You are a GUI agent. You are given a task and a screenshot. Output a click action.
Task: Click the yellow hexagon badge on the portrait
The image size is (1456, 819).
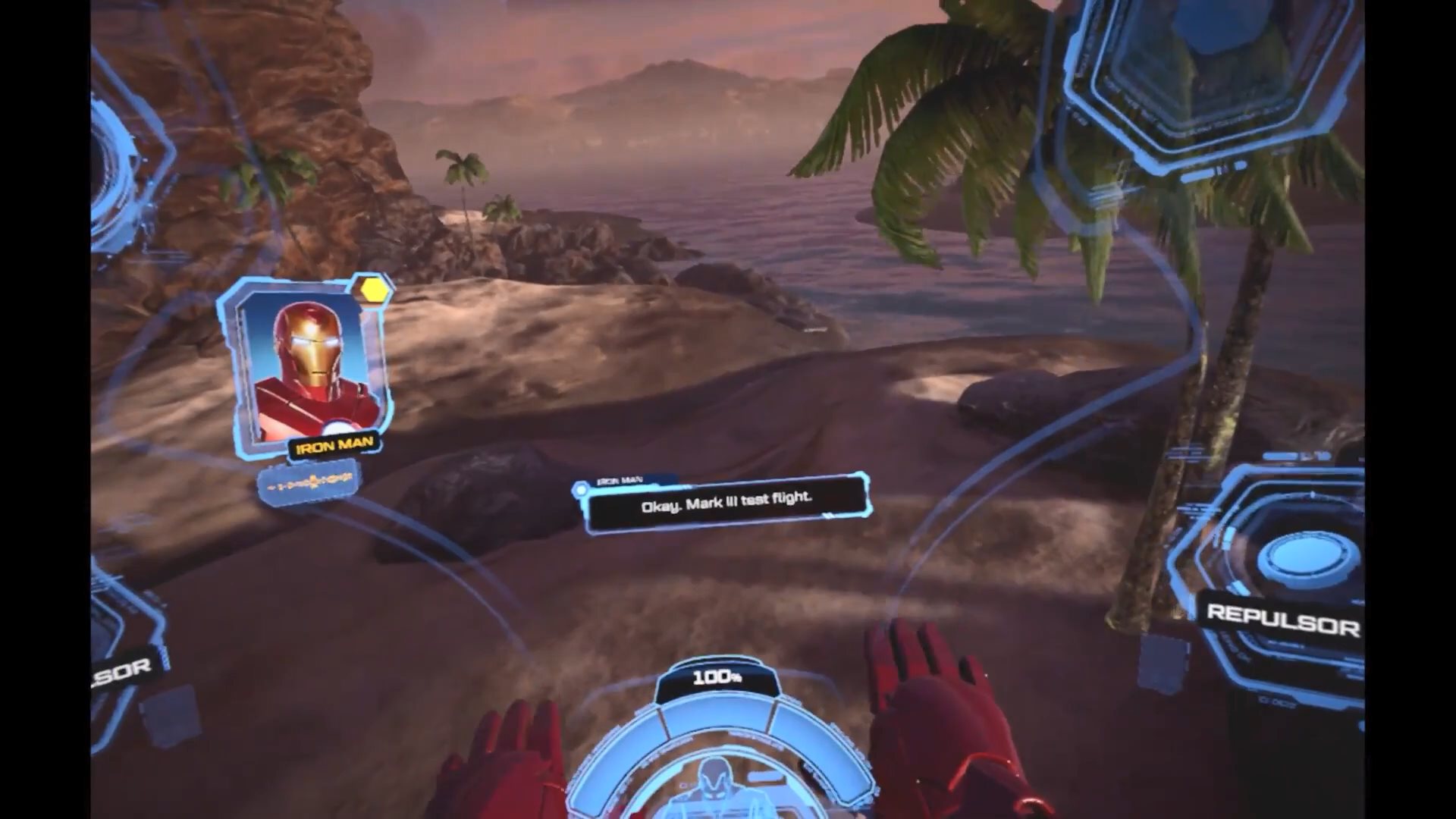374,289
